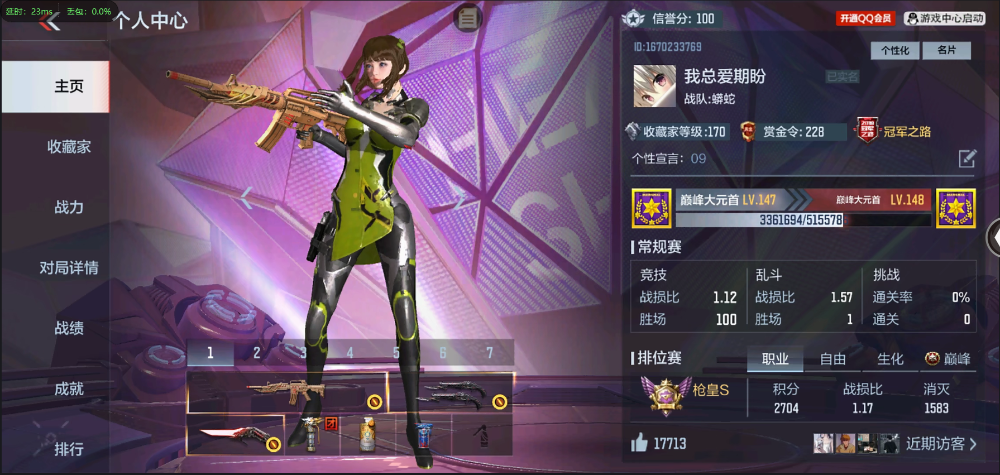Switch ranked stats to 生化 tab
This screenshot has width=1000, height=475.
click(890, 359)
